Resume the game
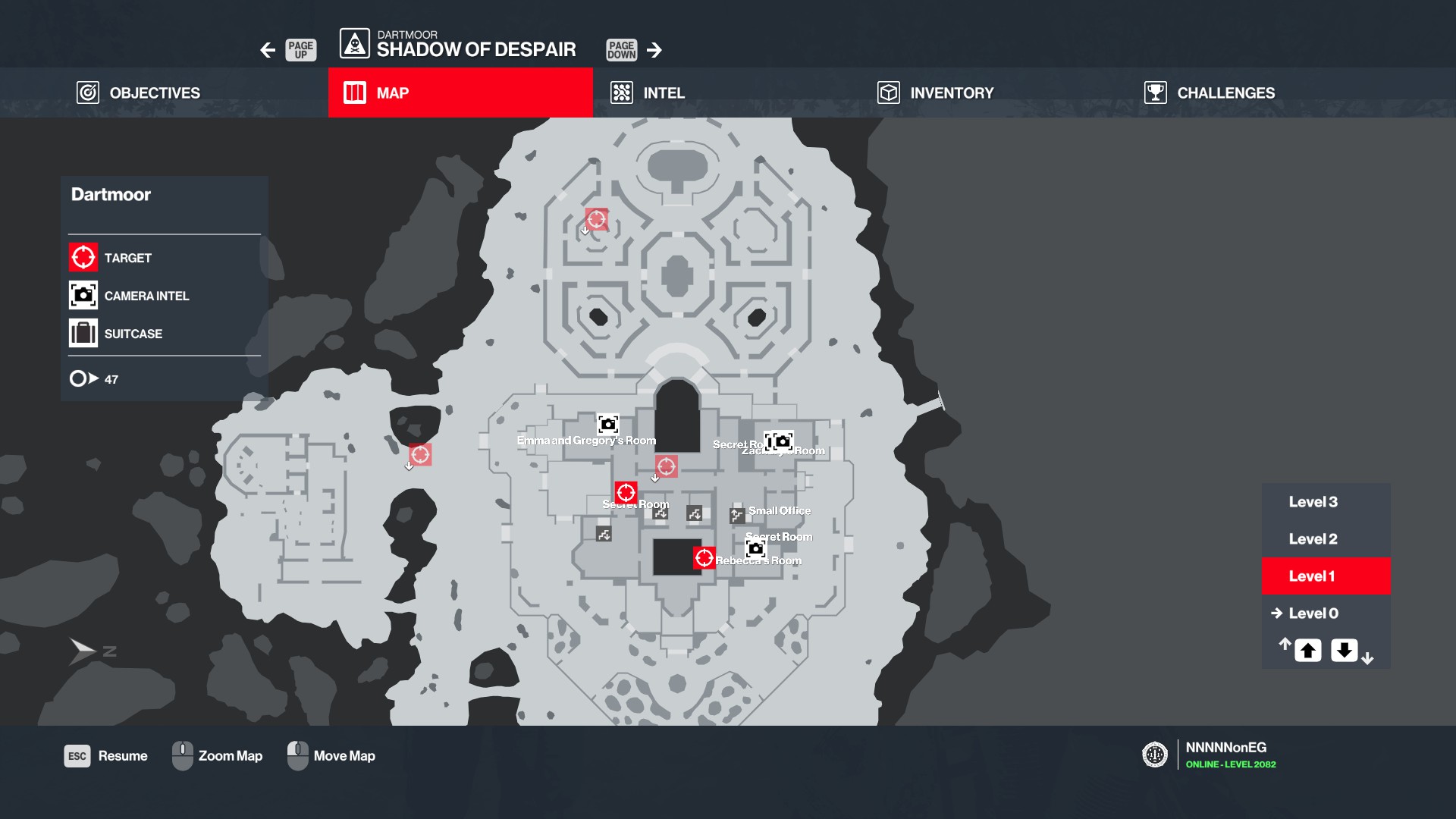The image size is (1456, 819). (106, 756)
